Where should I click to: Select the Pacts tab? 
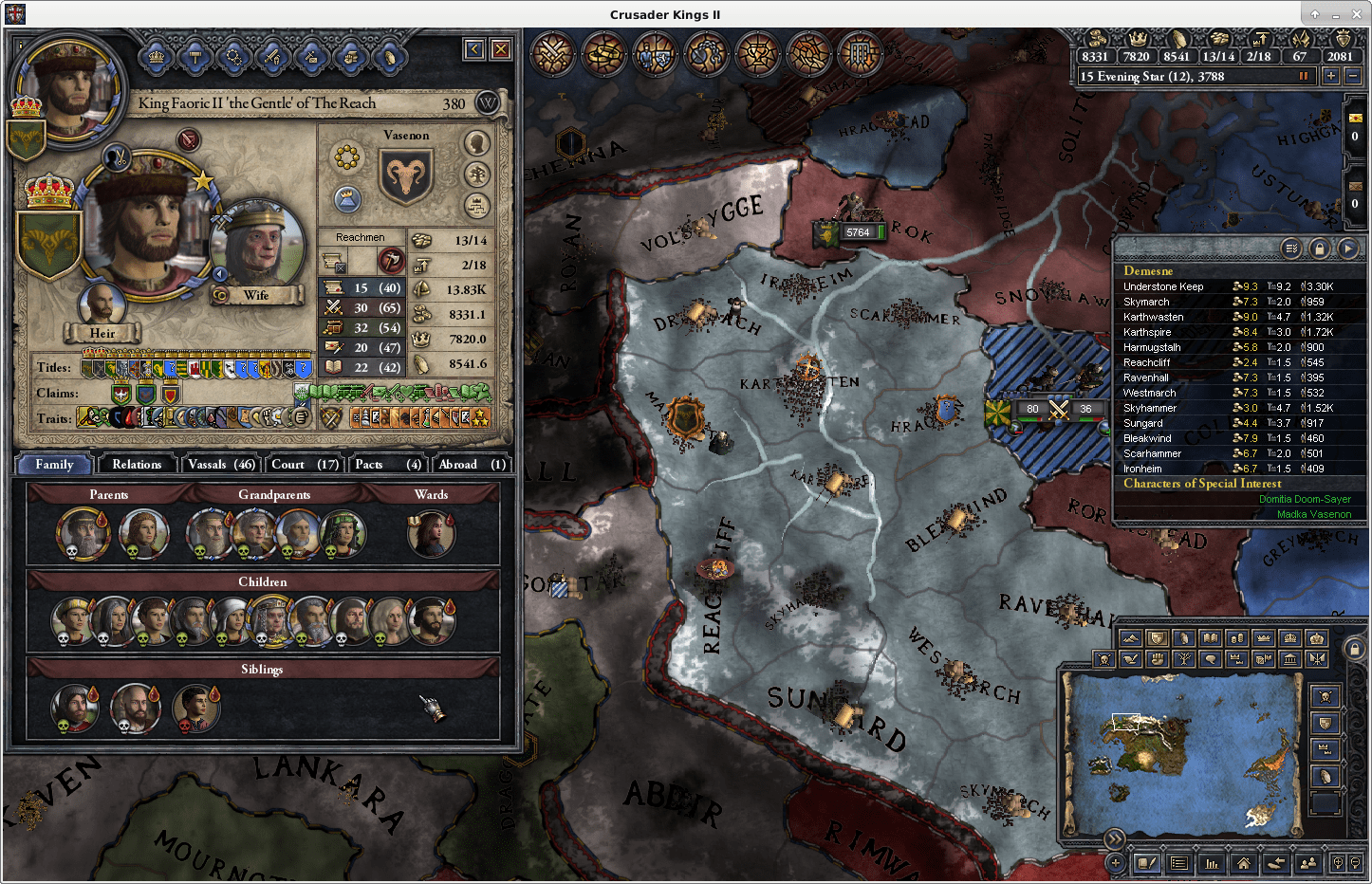coord(387,464)
